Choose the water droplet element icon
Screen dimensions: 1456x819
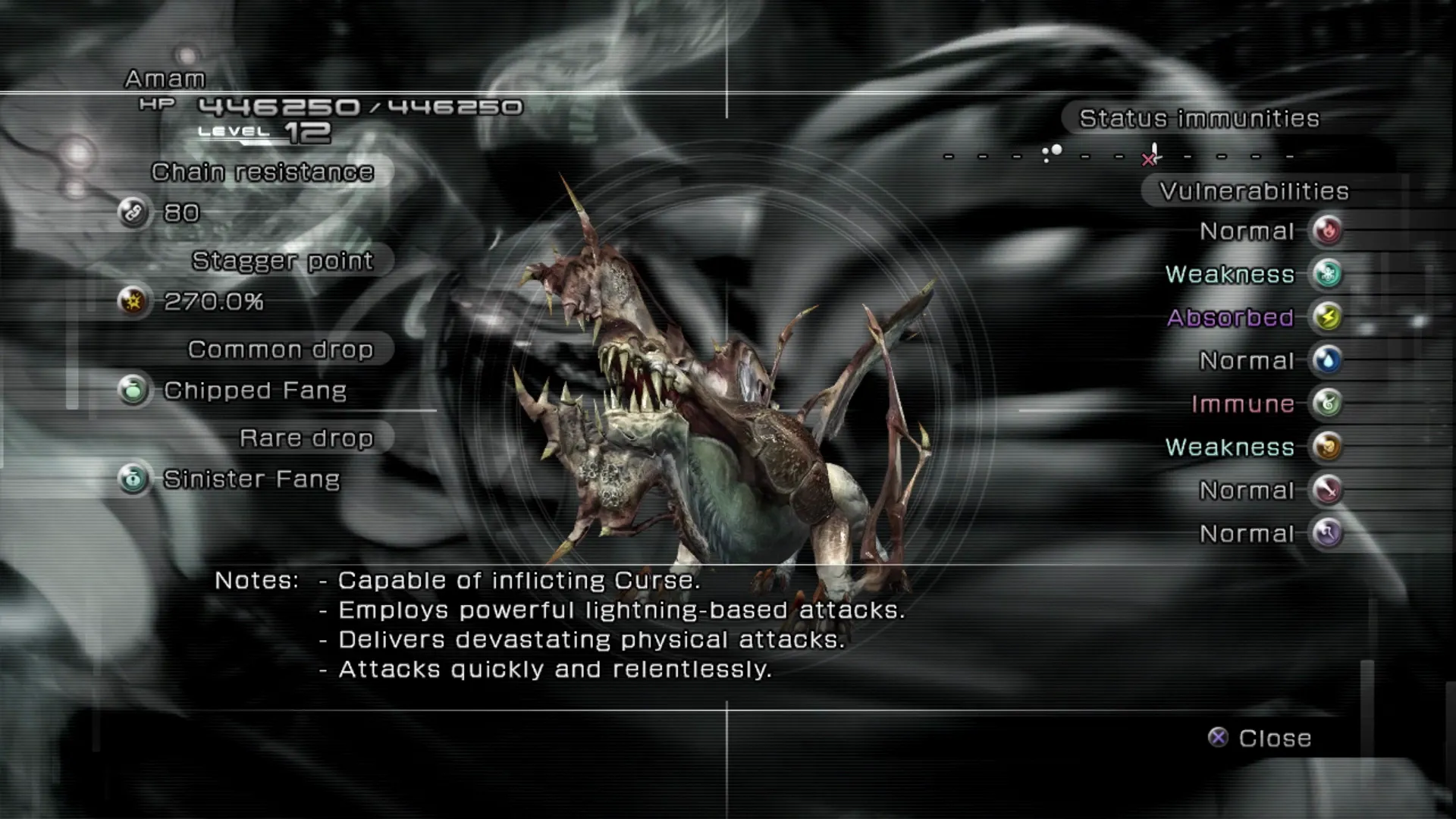click(1327, 360)
